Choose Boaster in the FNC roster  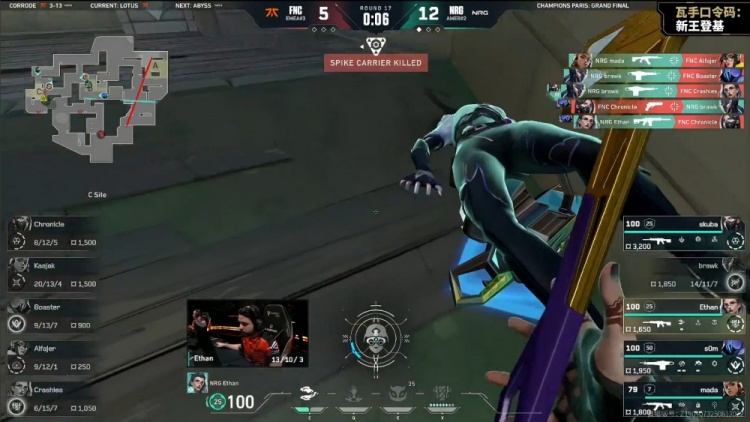tap(55, 315)
